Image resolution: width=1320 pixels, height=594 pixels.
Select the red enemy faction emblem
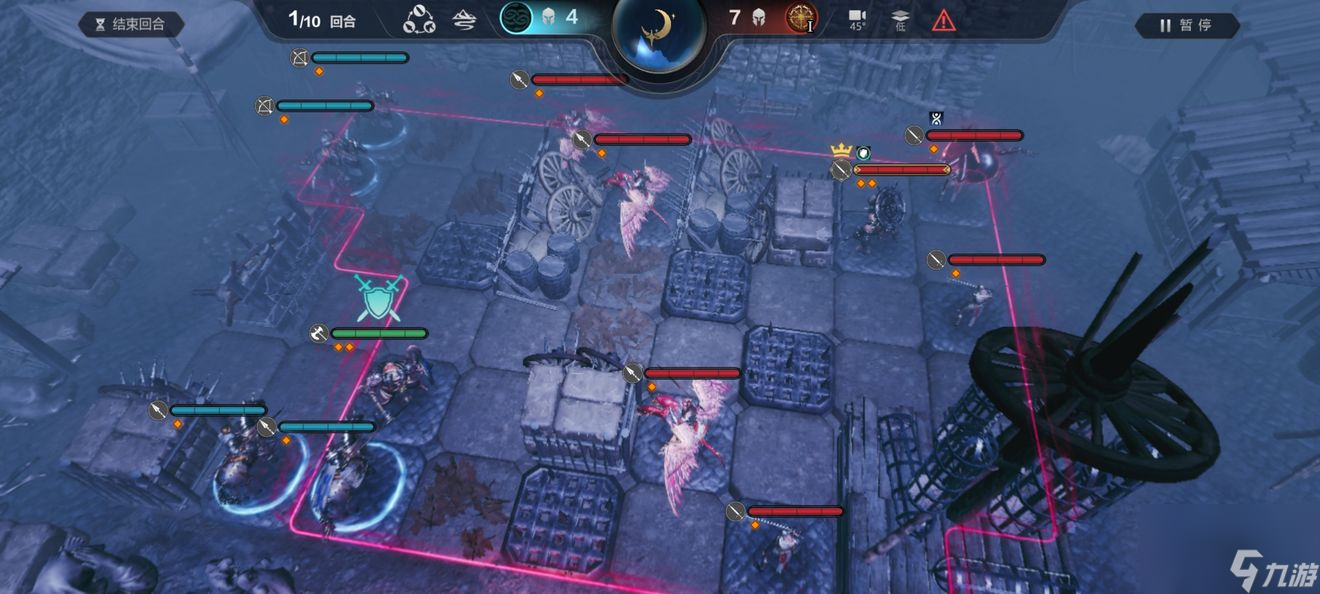pyautogui.click(x=801, y=18)
